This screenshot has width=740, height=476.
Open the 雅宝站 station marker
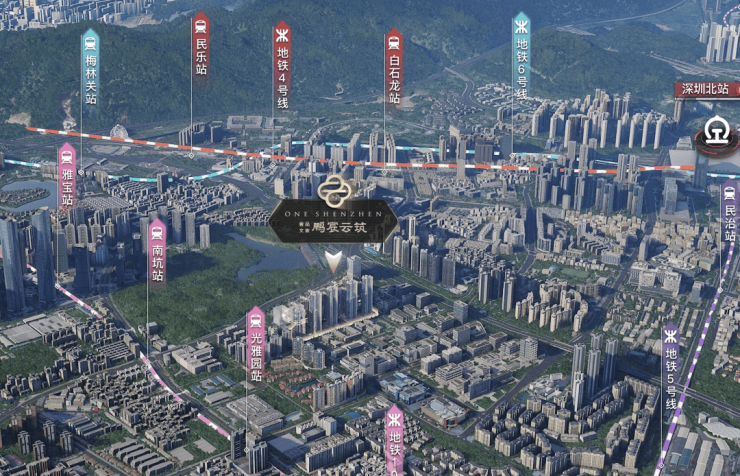coord(67,176)
